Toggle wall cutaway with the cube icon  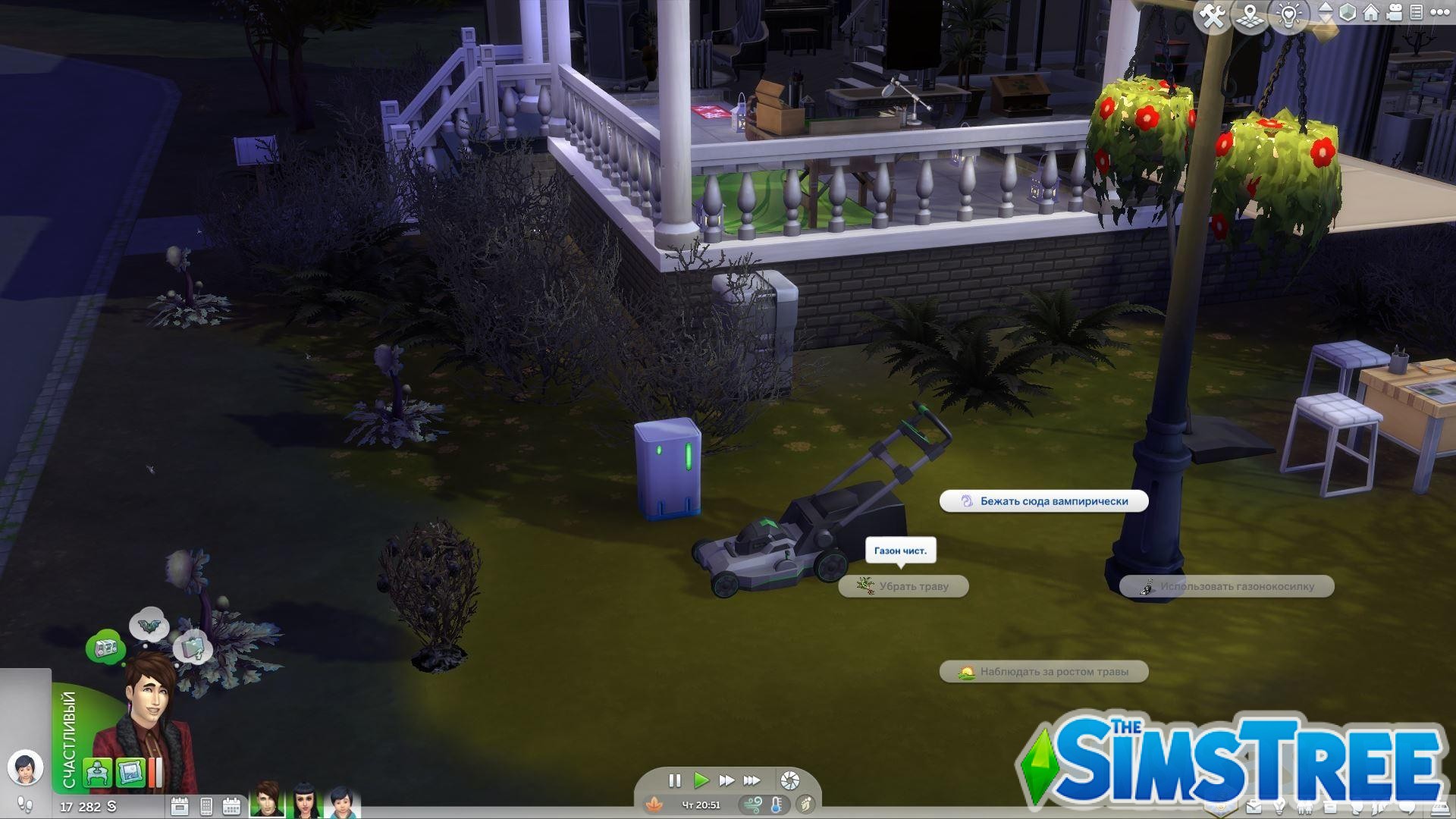click(1348, 13)
